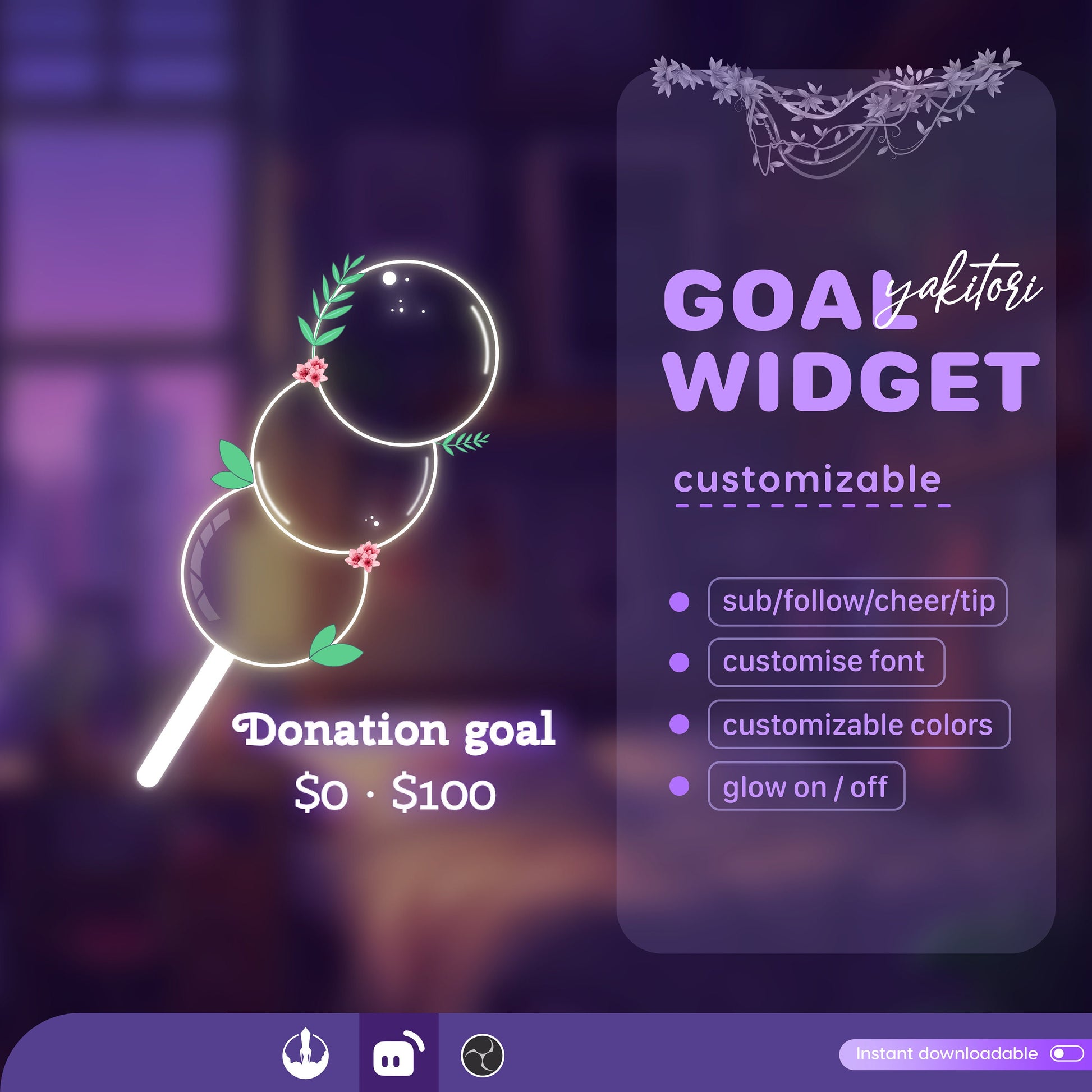Select the highlighted Streamlabs icon
1092x1092 pixels.
pos(398,1052)
